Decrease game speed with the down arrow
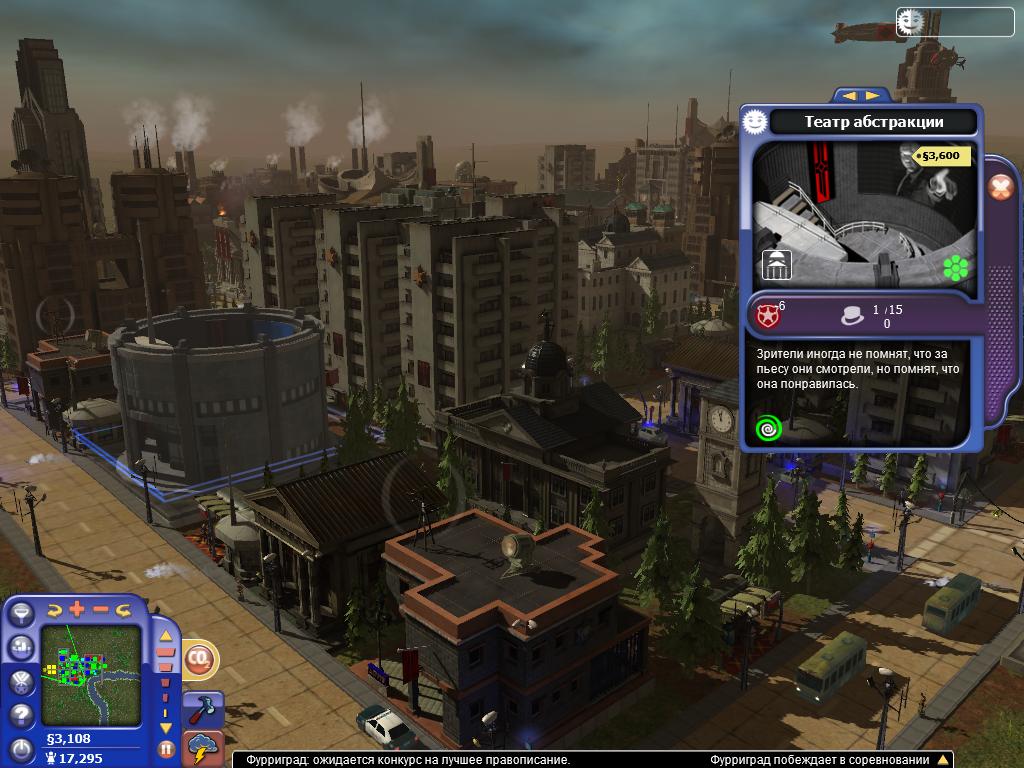 tap(166, 728)
